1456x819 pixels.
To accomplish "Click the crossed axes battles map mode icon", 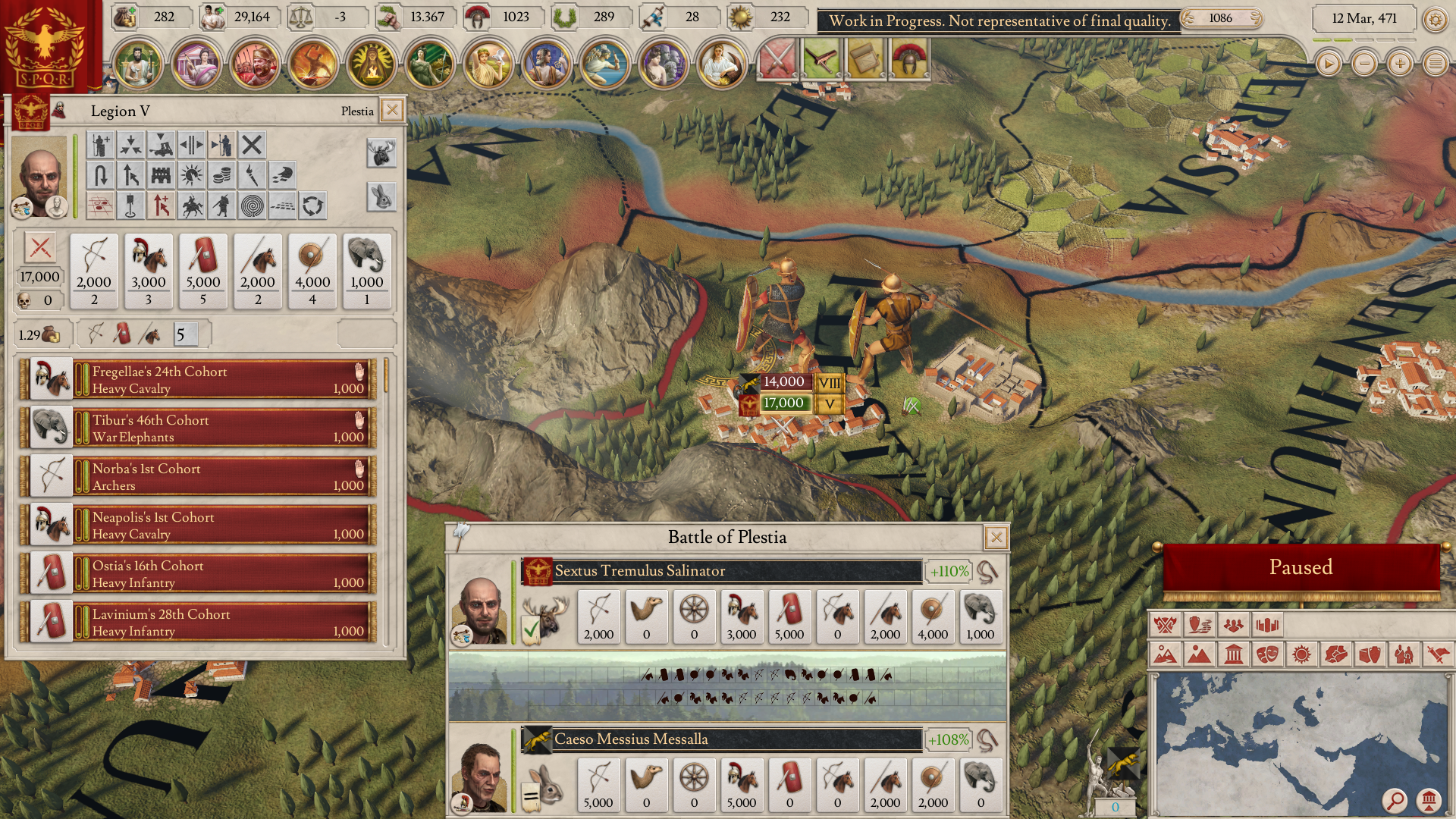I will (1166, 625).
